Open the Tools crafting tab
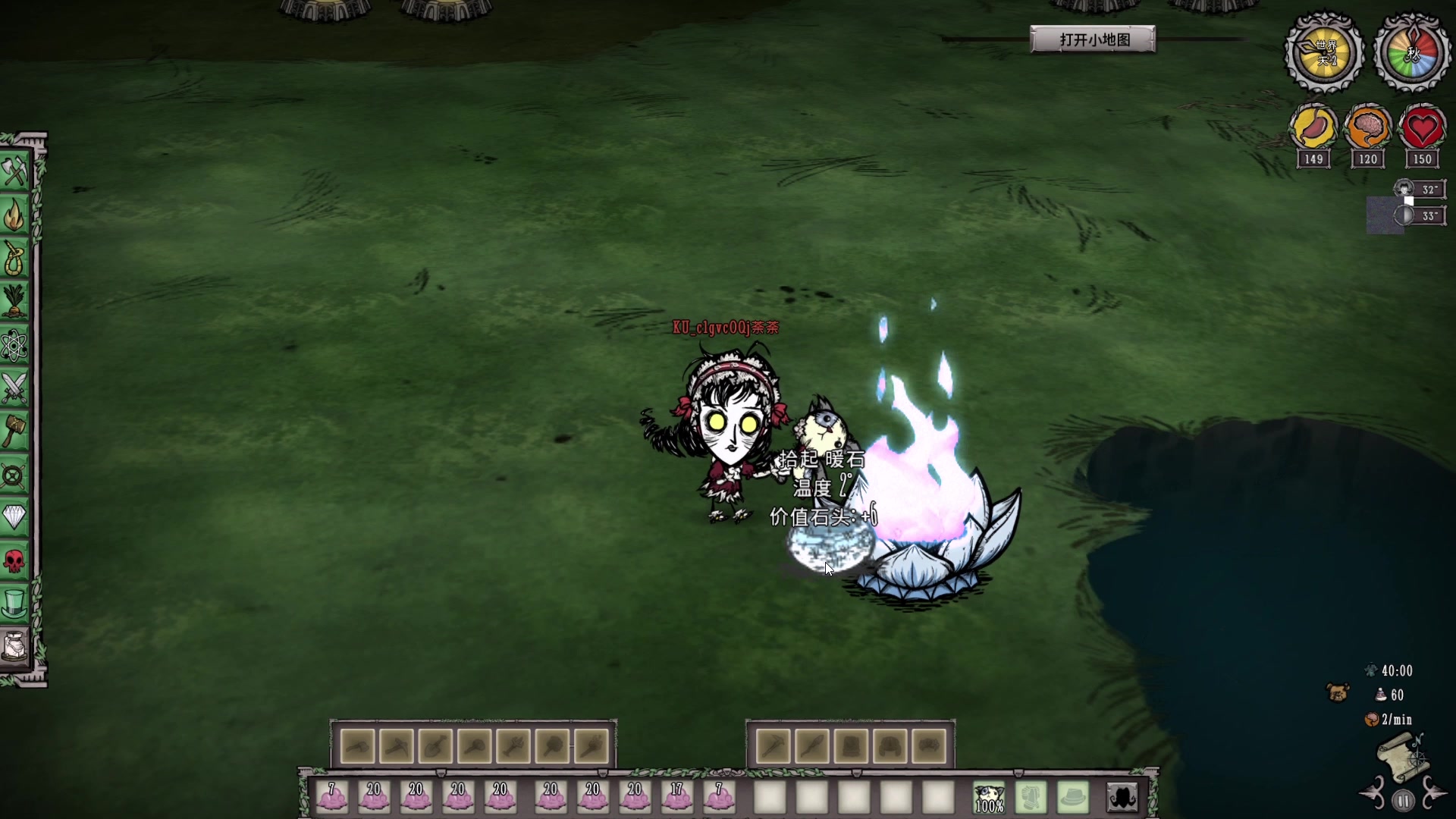 pyautogui.click(x=15, y=173)
